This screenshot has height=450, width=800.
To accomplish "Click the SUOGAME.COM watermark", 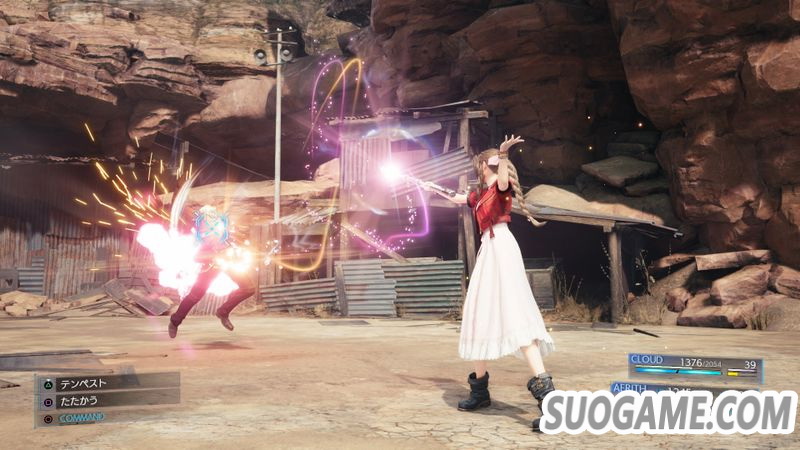I will pyautogui.click(x=668, y=411).
